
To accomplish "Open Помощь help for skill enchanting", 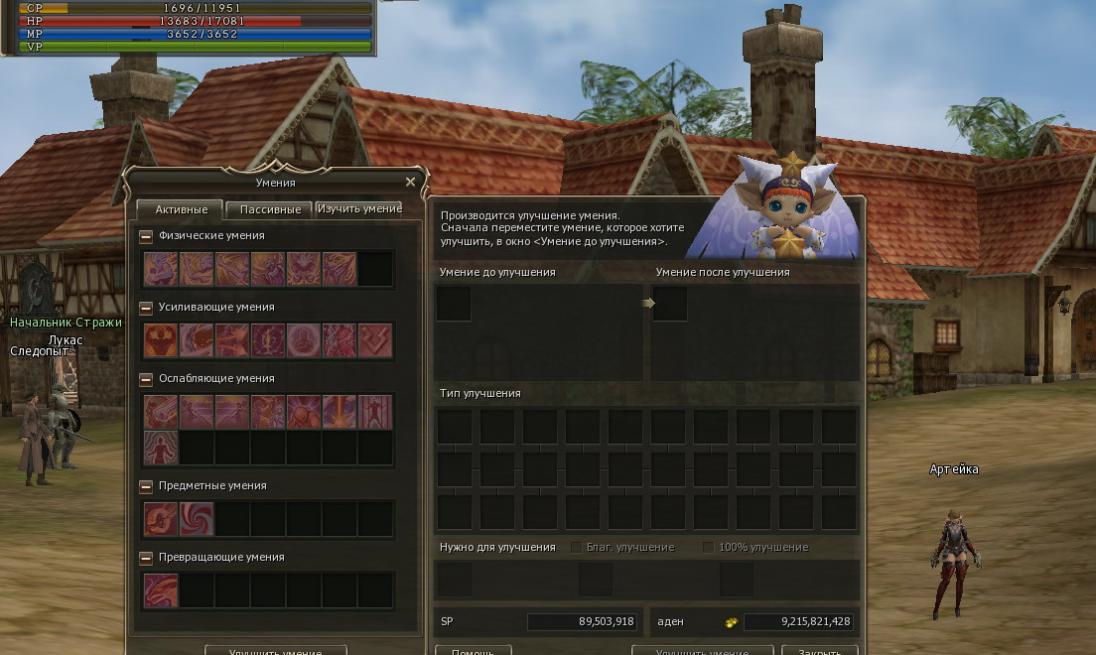I will tap(473, 650).
